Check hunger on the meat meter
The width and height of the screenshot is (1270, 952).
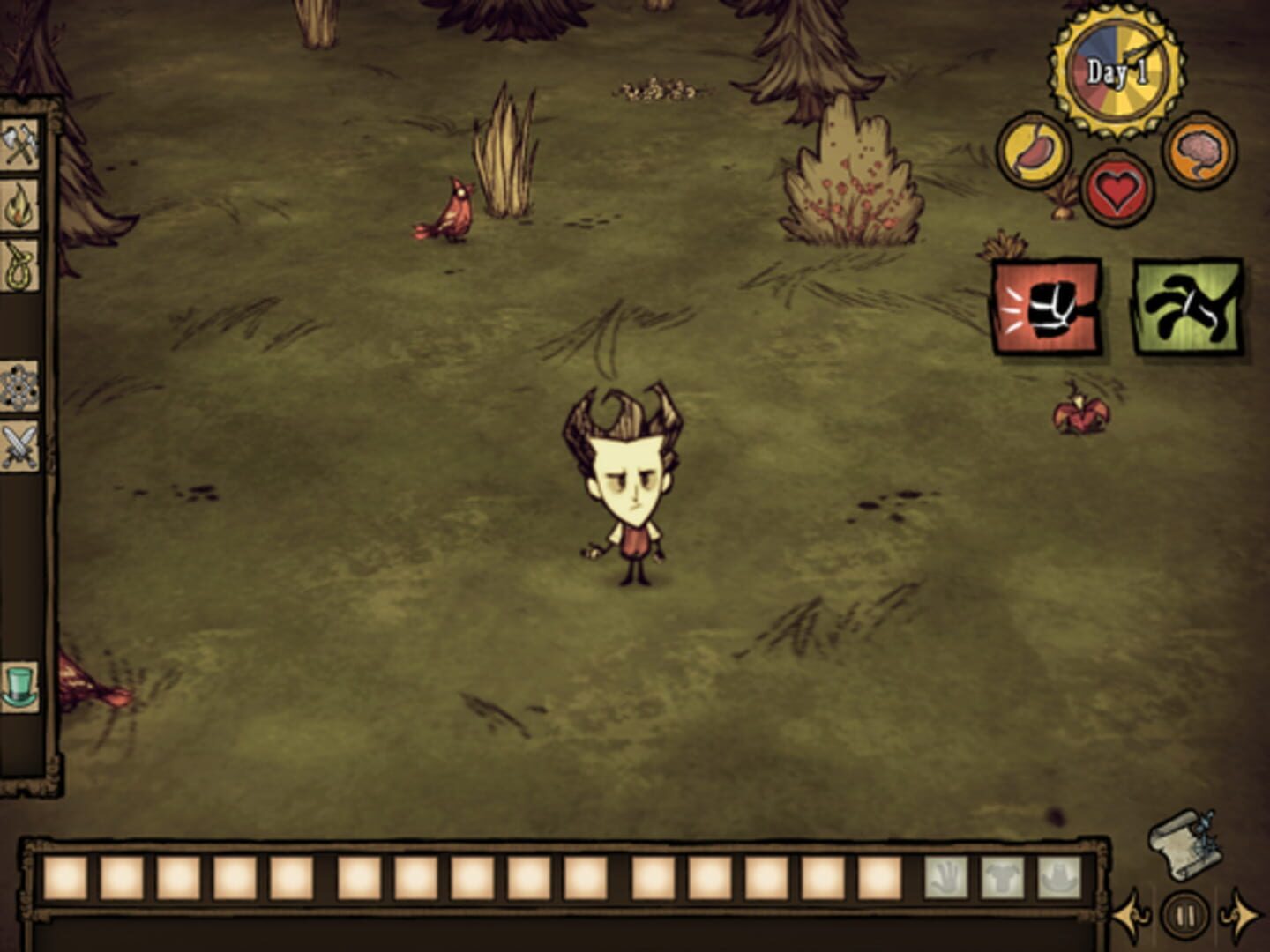tap(1034, 152)
